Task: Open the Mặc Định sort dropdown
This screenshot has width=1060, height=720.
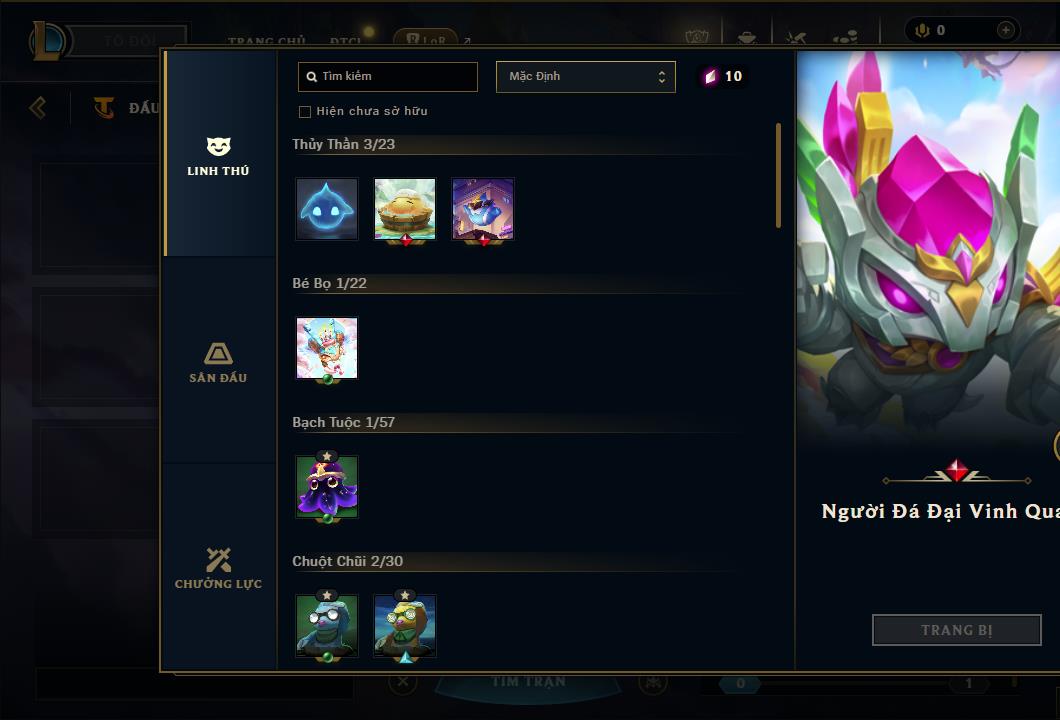Action: (x=585, y=77)
